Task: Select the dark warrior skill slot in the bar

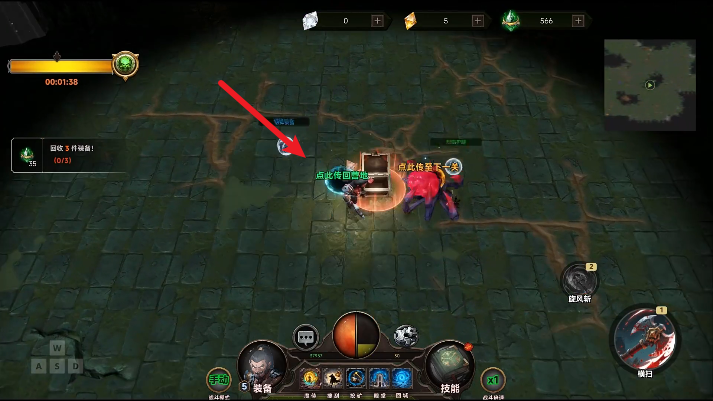Action: click(333, 378)
